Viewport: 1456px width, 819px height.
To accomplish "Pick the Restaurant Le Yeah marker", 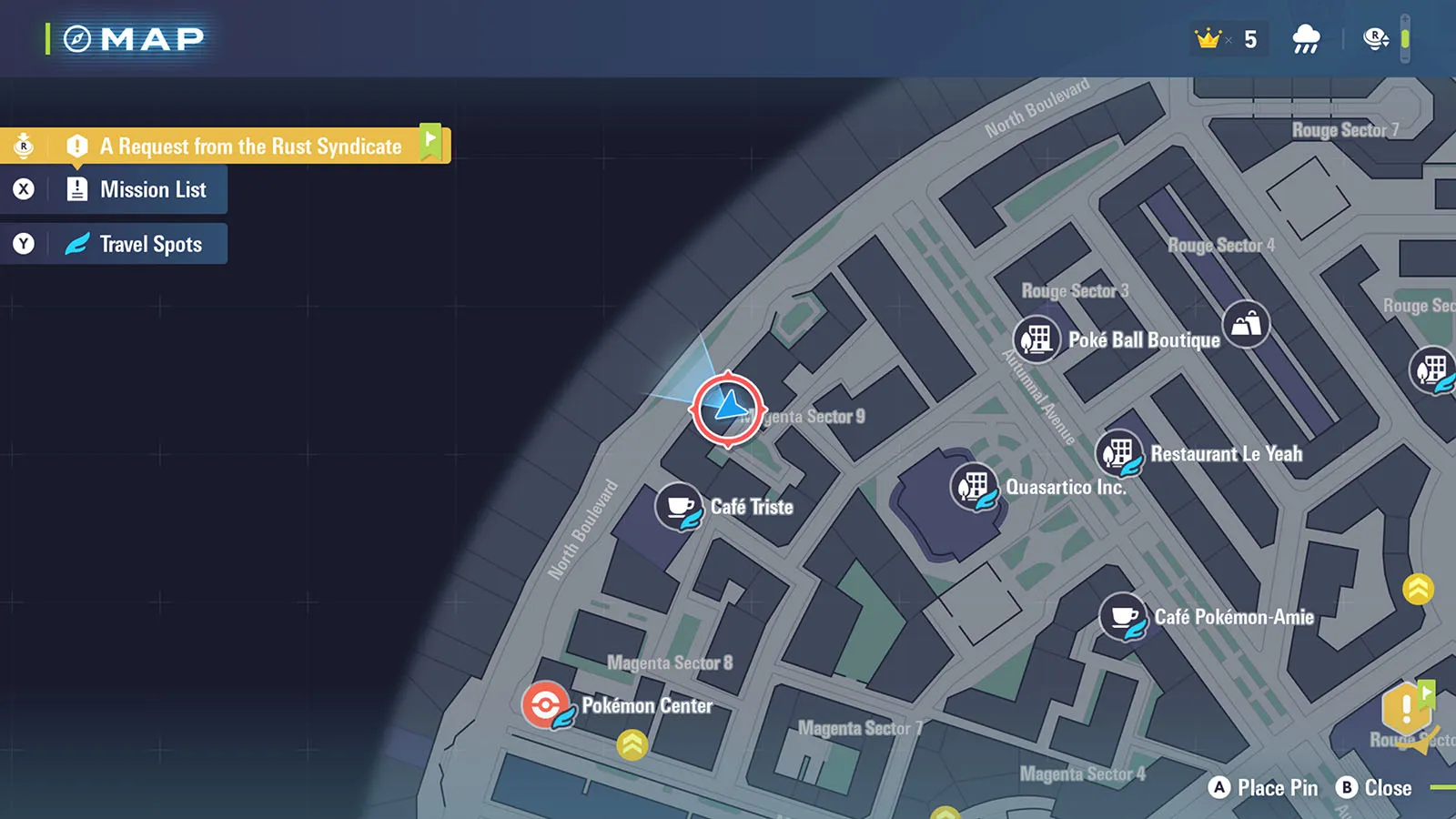I will click(x=1119, y=453).
